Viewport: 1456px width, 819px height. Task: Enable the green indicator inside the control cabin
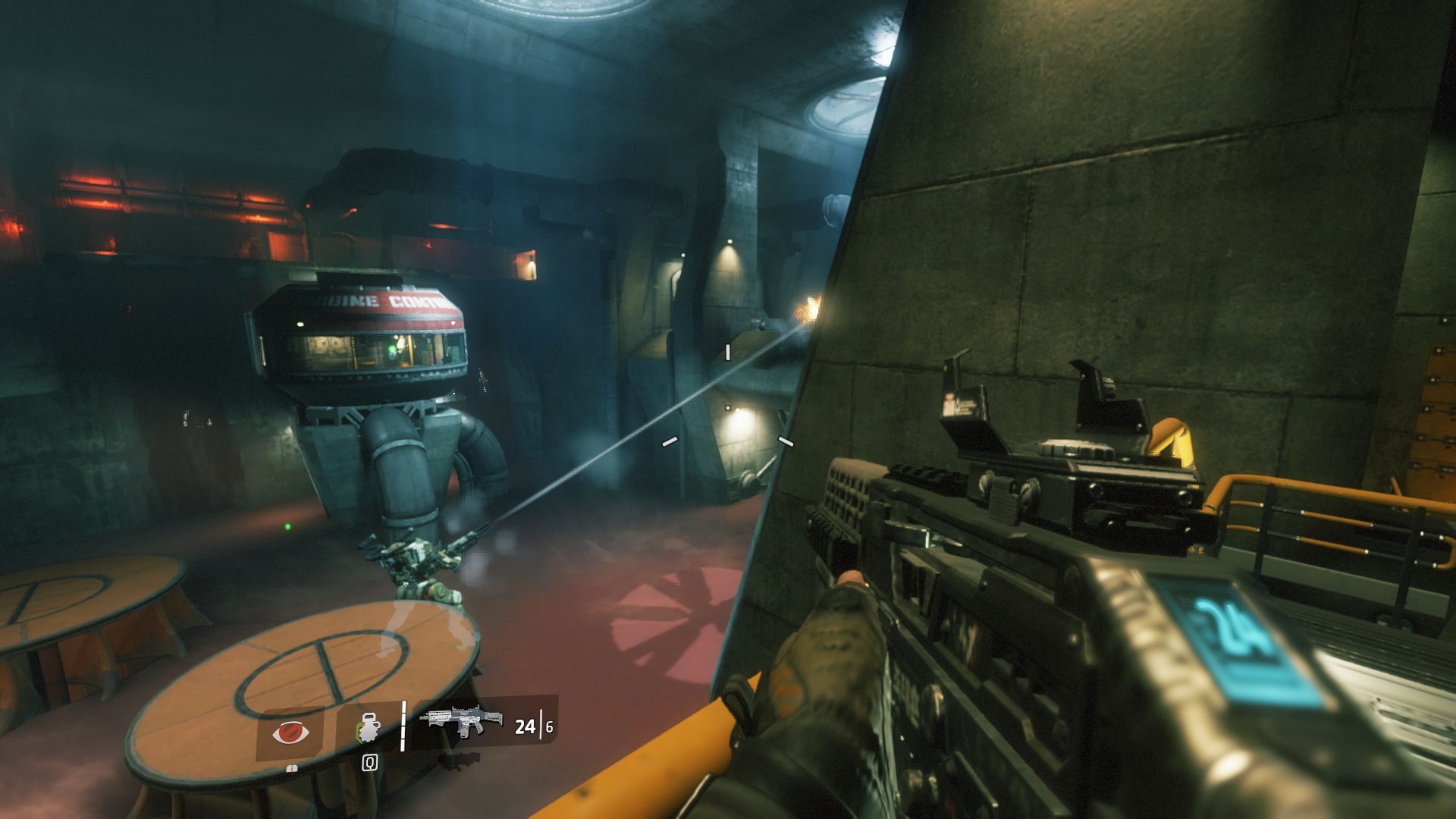click(x=391, y=350)
